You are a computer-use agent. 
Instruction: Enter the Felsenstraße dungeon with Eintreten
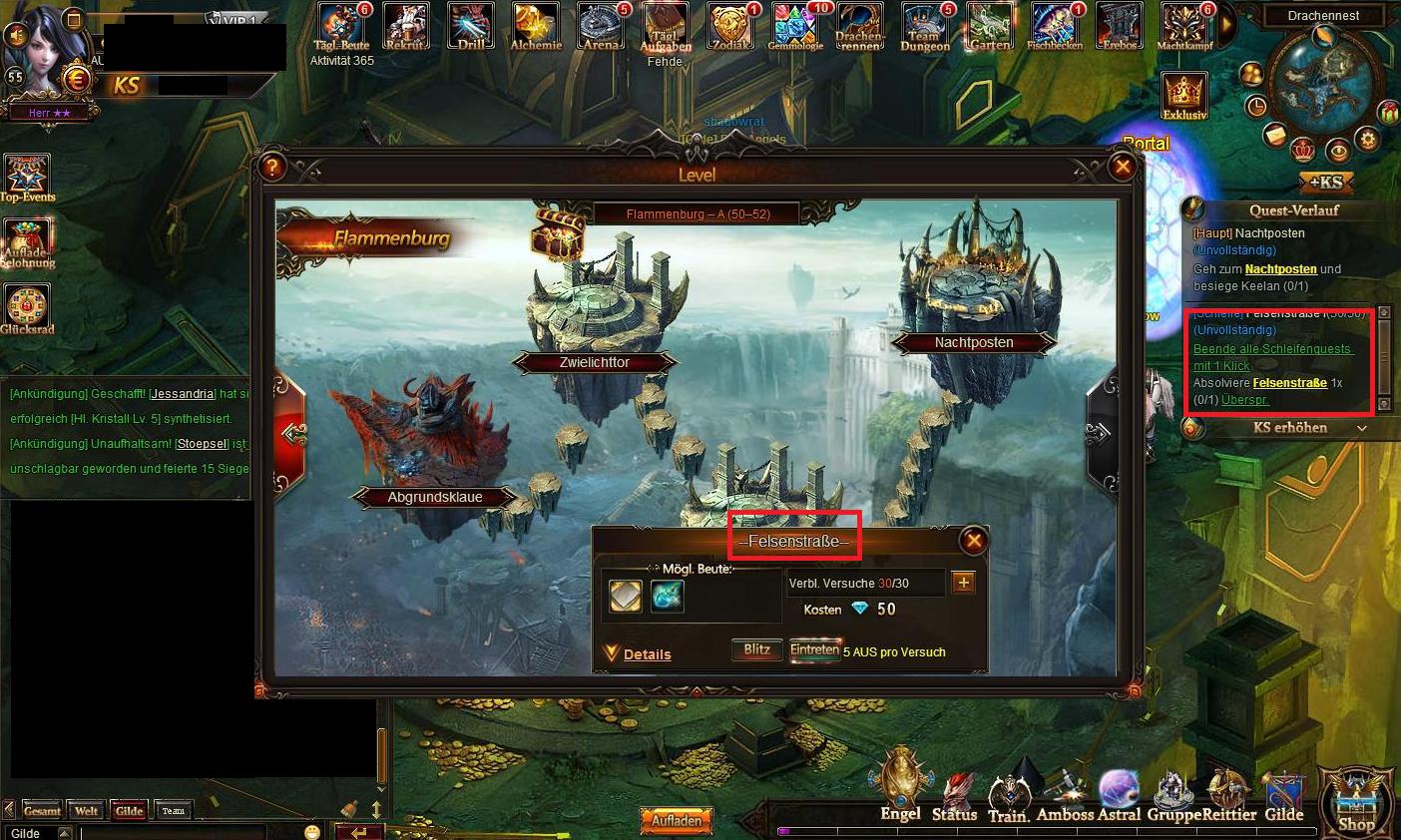pos(814,650)
